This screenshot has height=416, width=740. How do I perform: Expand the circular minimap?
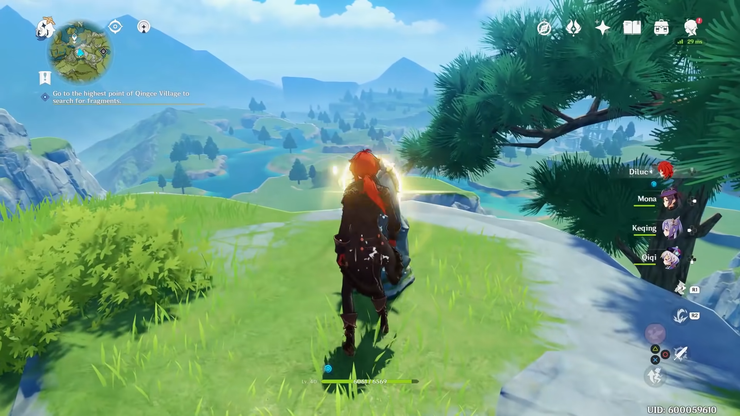point(80,51)
